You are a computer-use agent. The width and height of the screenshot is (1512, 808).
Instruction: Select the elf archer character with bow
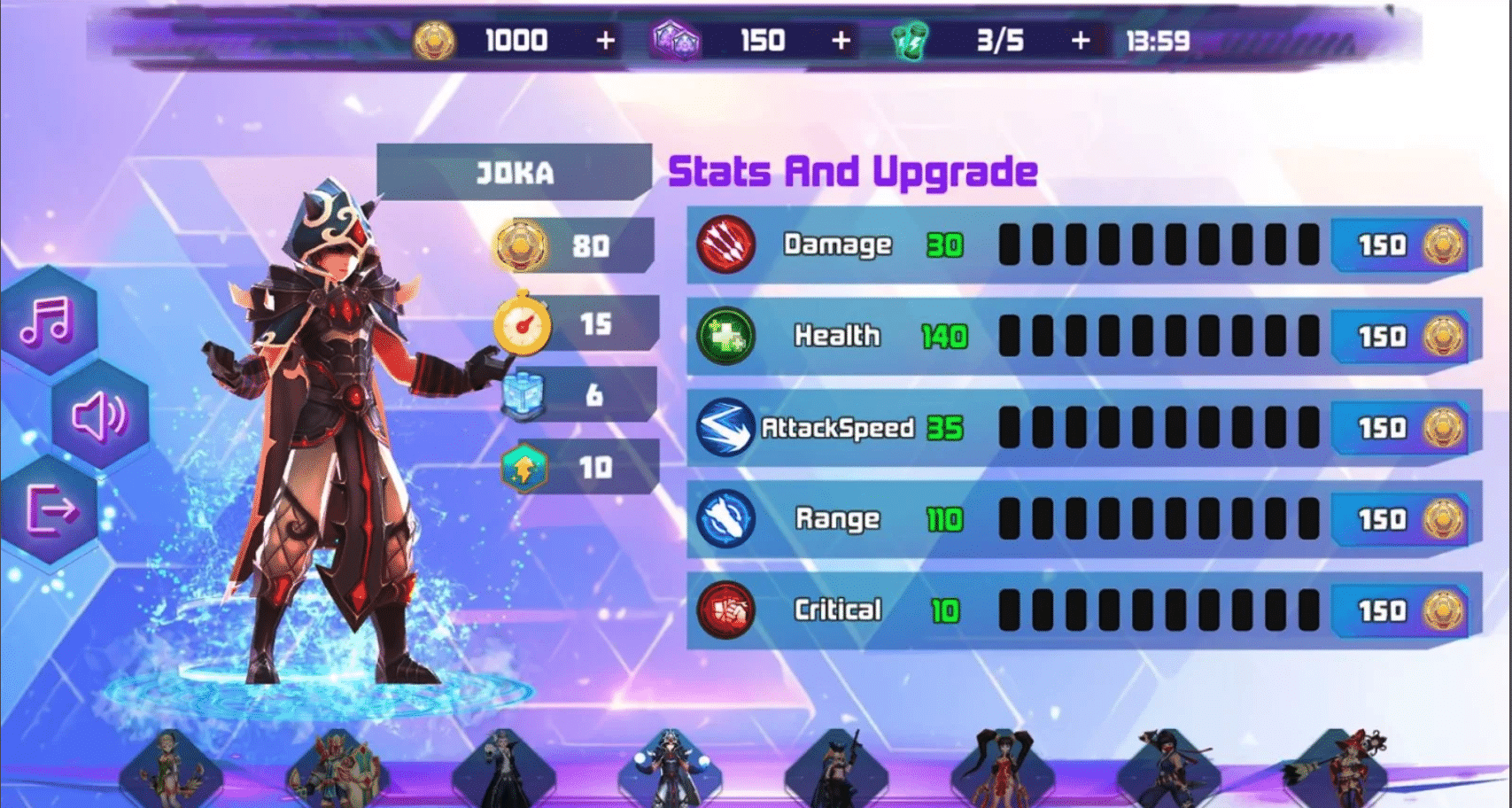click(x=170, y=769)
